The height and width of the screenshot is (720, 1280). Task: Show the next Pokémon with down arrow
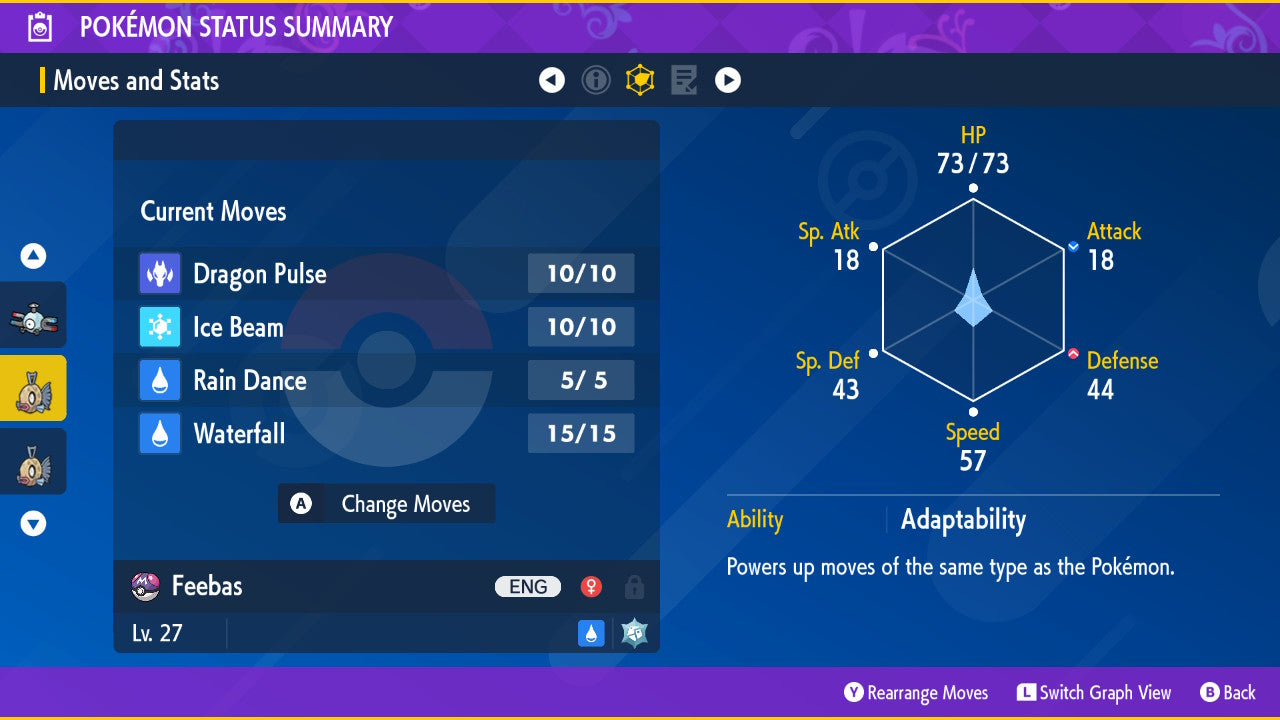33,523
